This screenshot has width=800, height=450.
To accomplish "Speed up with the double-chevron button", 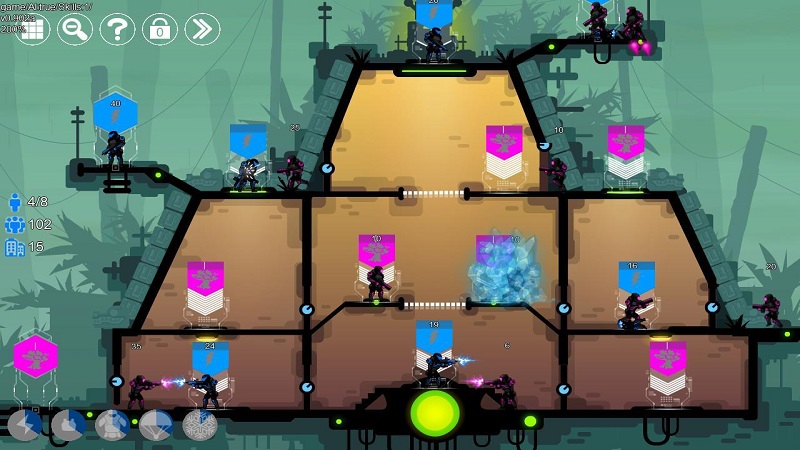I will click(202, 28).
